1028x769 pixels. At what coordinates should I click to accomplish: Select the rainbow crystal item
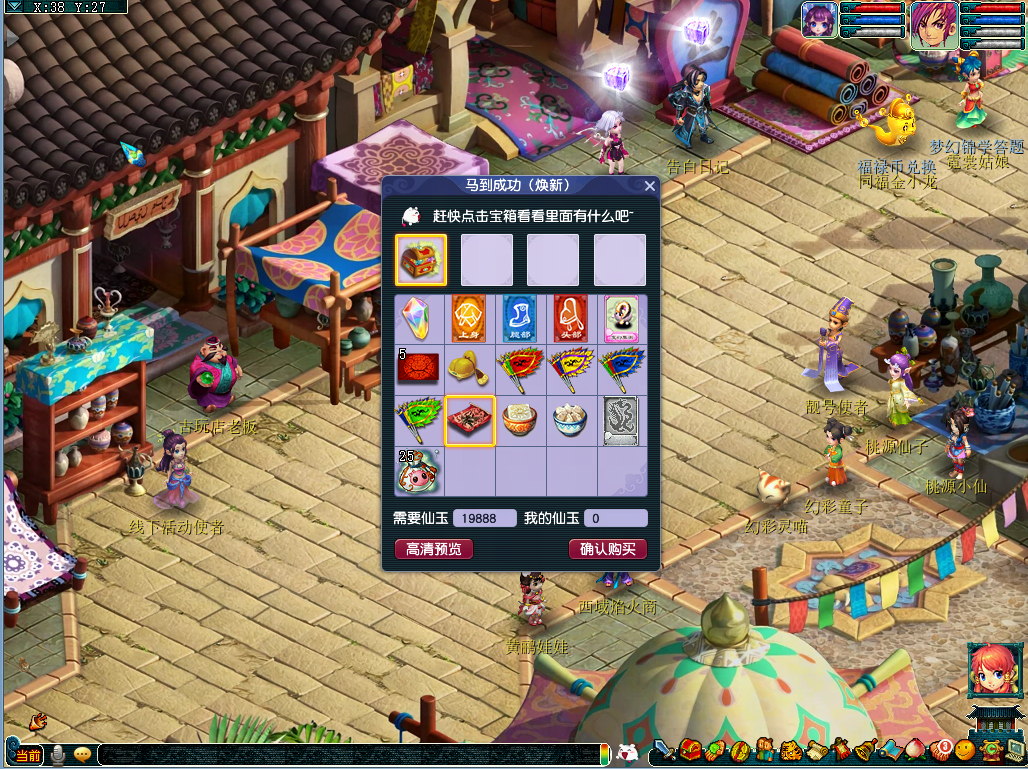click(419, 319)
